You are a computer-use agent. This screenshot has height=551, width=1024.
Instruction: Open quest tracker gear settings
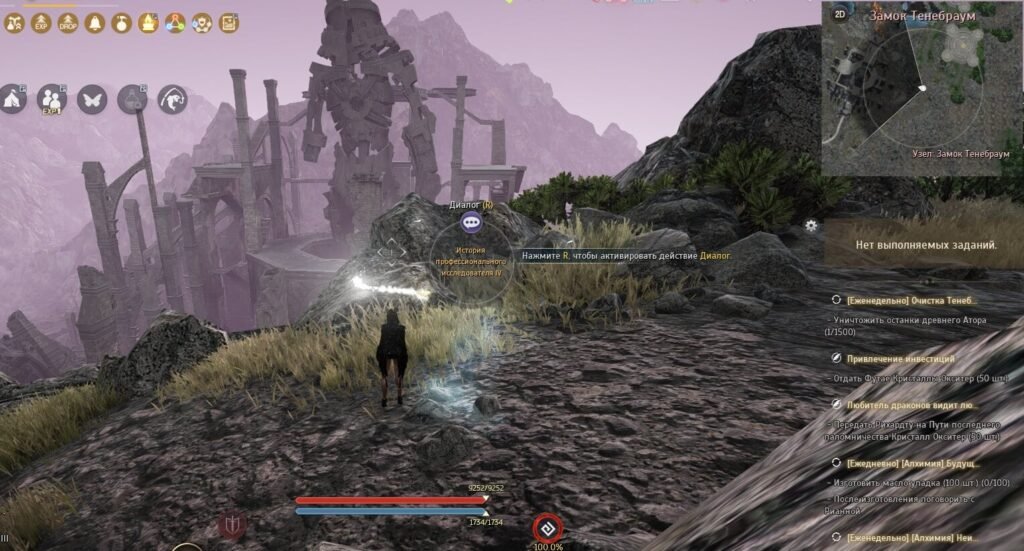tap(811, 226)
